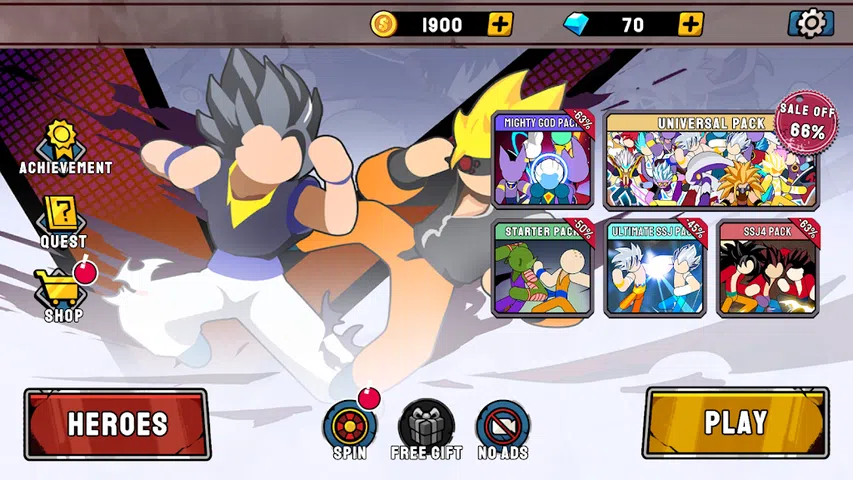
Task: Buy more blue gems with plus button
Action: coord(690,24)
